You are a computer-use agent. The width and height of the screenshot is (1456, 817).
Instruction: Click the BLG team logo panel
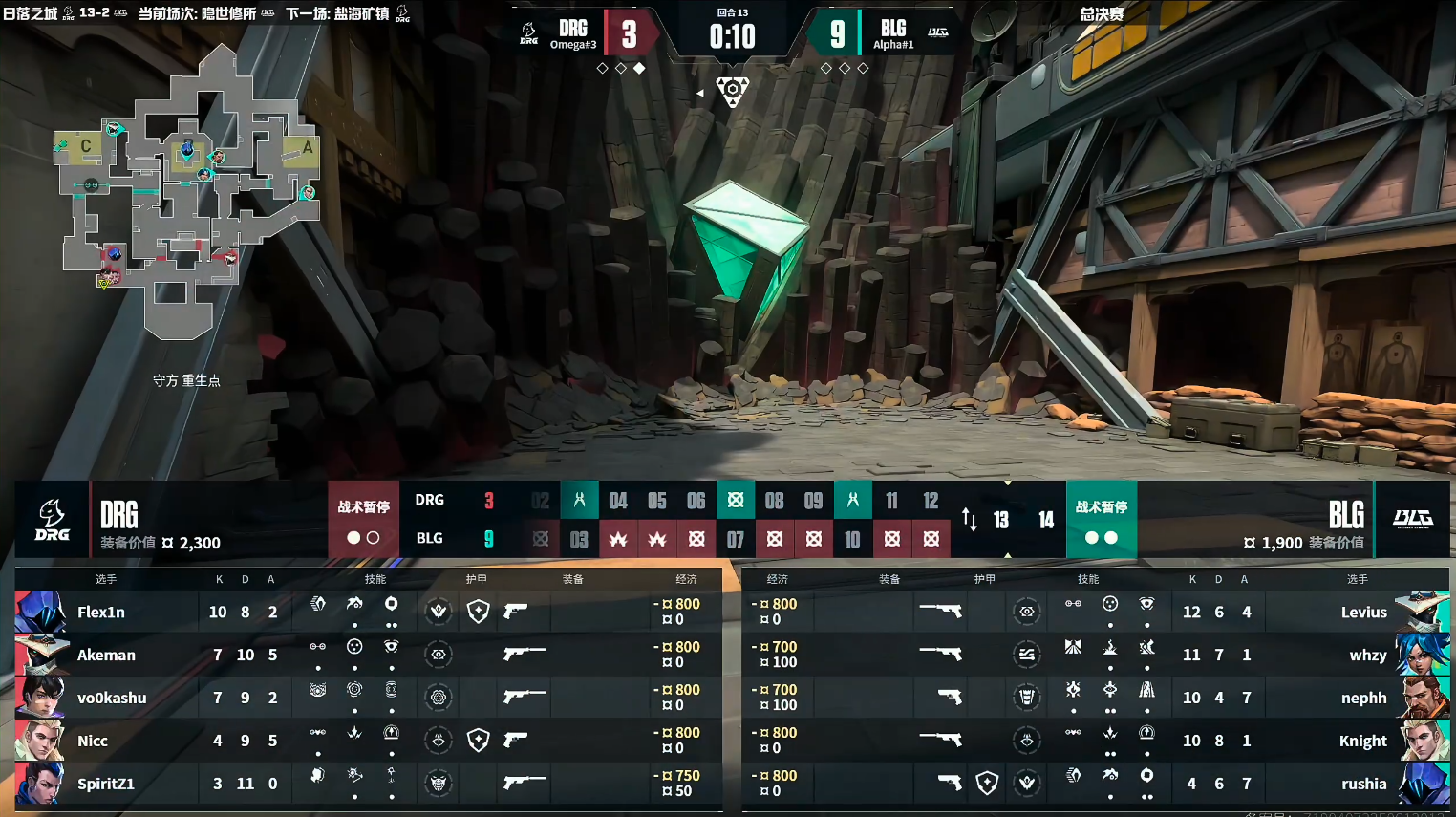click(x=1412, y=520)
